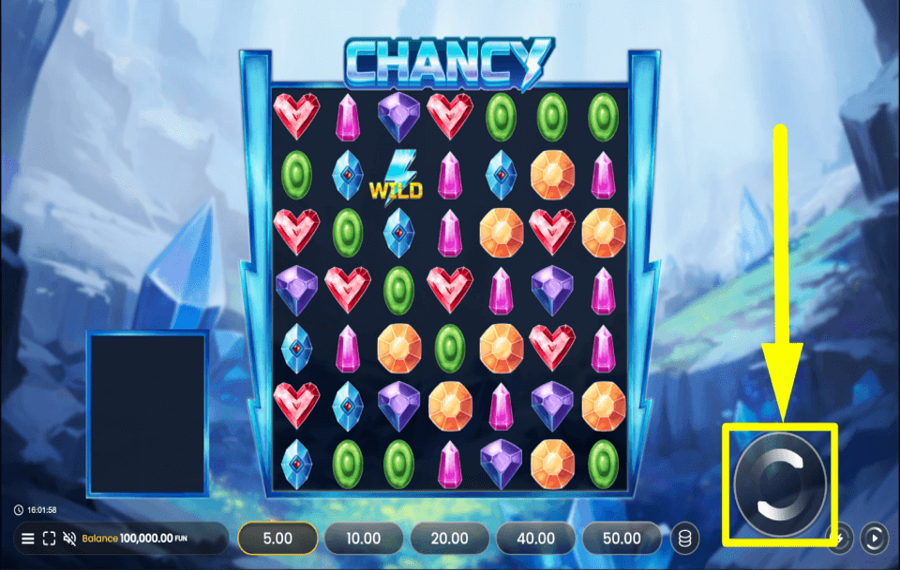Open the hamburger menu
The height and width of the screenshot is (570, 900).
28,538
